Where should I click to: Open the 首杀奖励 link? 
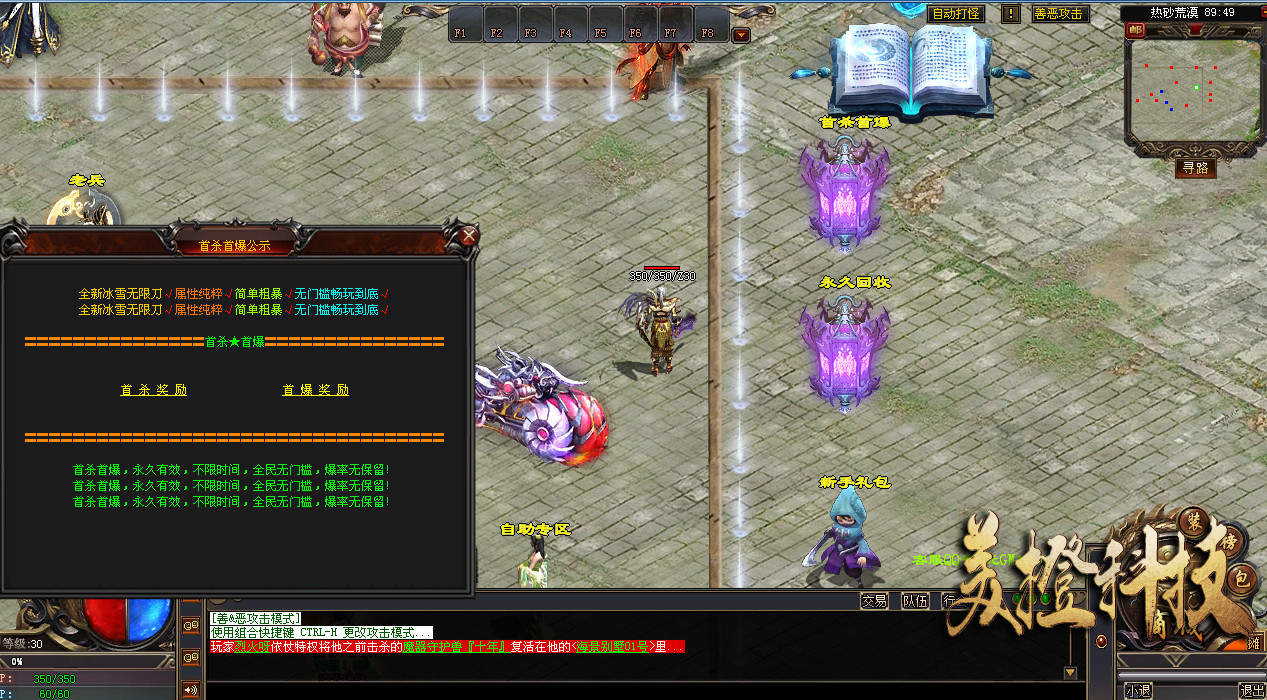point(154,390)
